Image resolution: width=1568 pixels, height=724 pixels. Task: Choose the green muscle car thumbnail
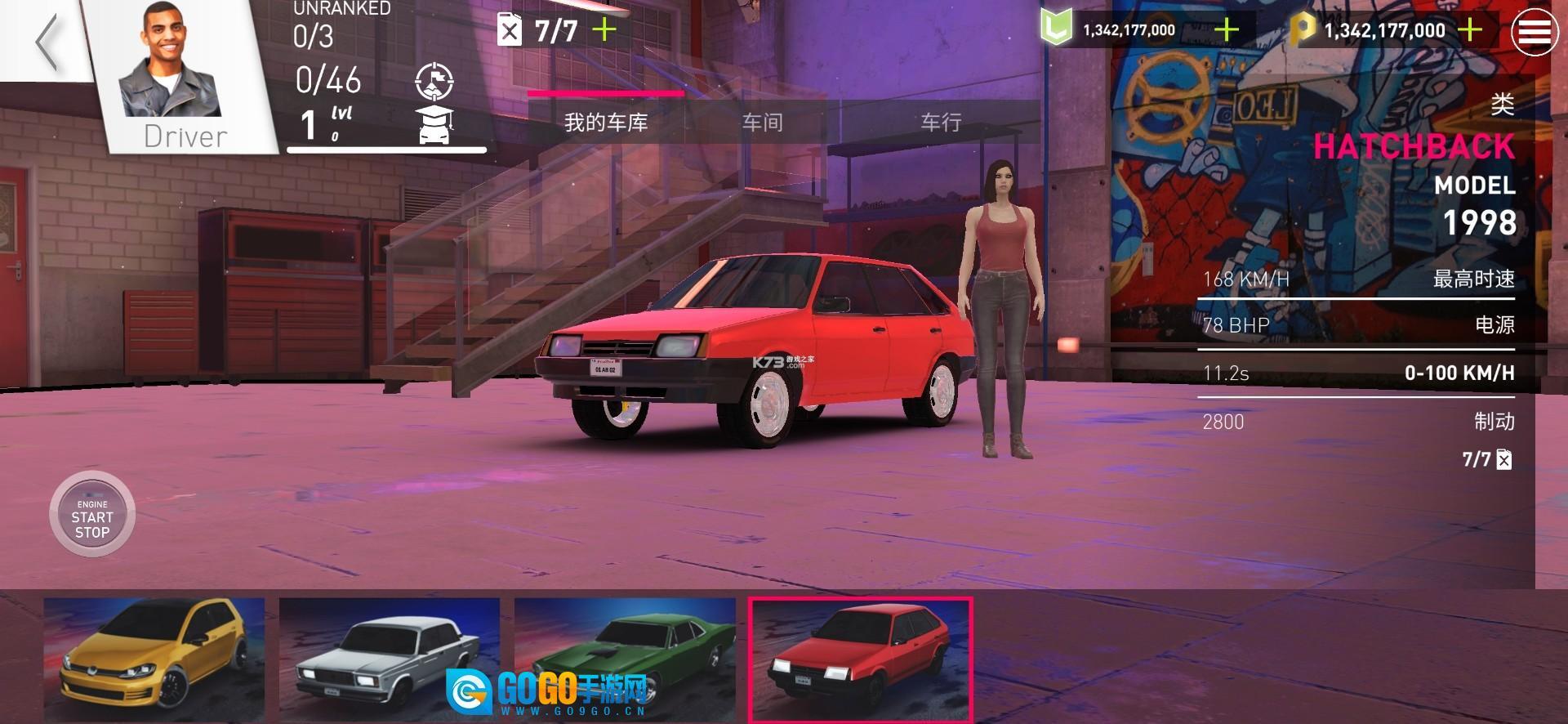624,659
